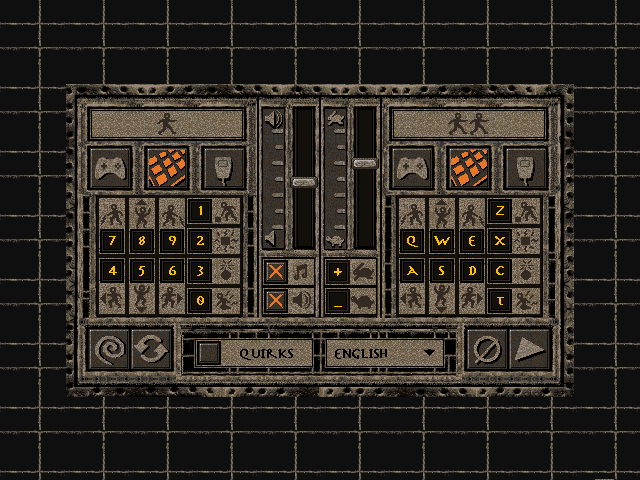Click the plus rabbit speed-up button

click(338, 271)
